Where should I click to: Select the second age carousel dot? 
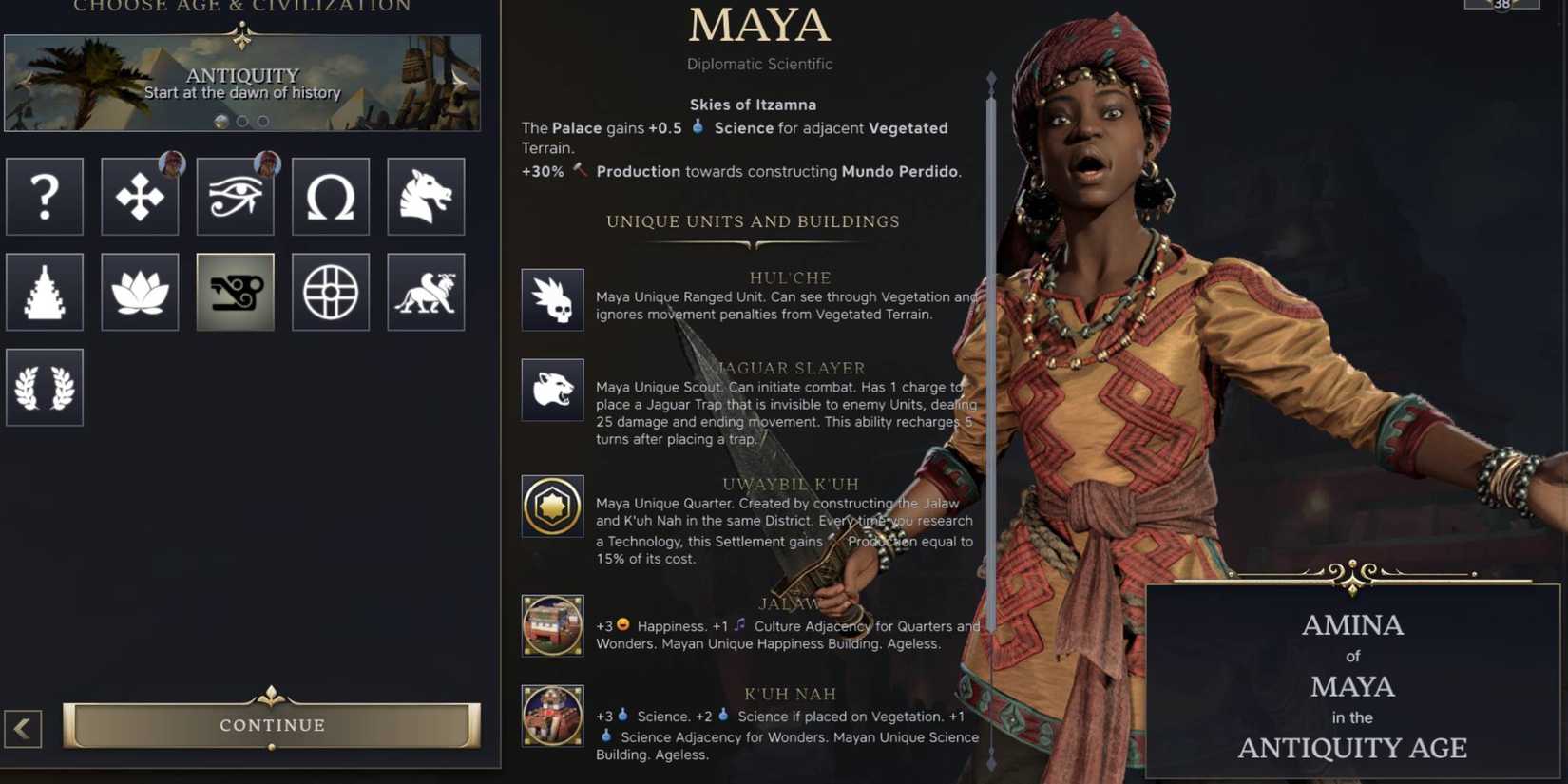coord(241,122)
